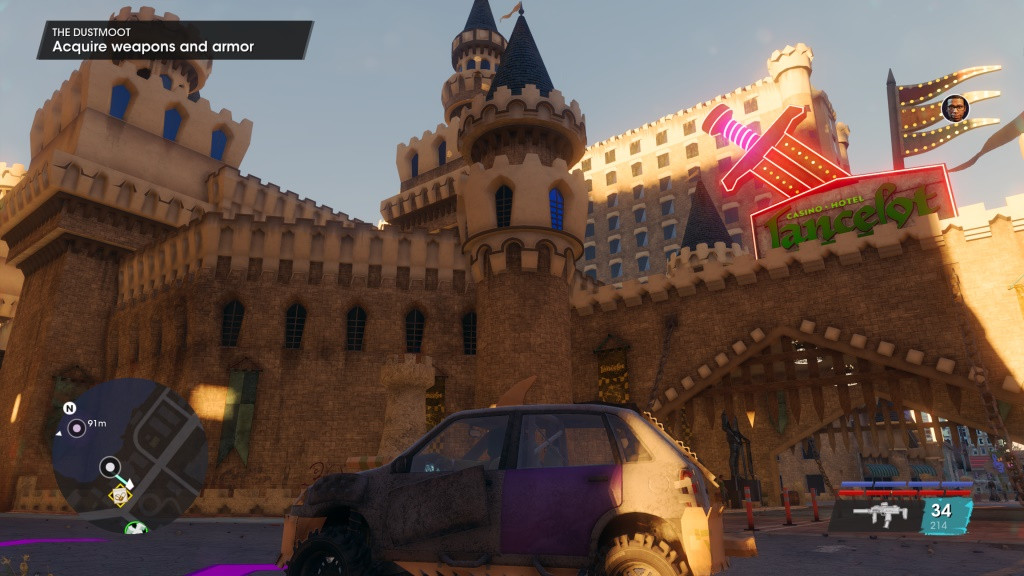Click the companion portrait with glasses
This screenshot has width=1024, height=576.
click(x=955, y=108)
